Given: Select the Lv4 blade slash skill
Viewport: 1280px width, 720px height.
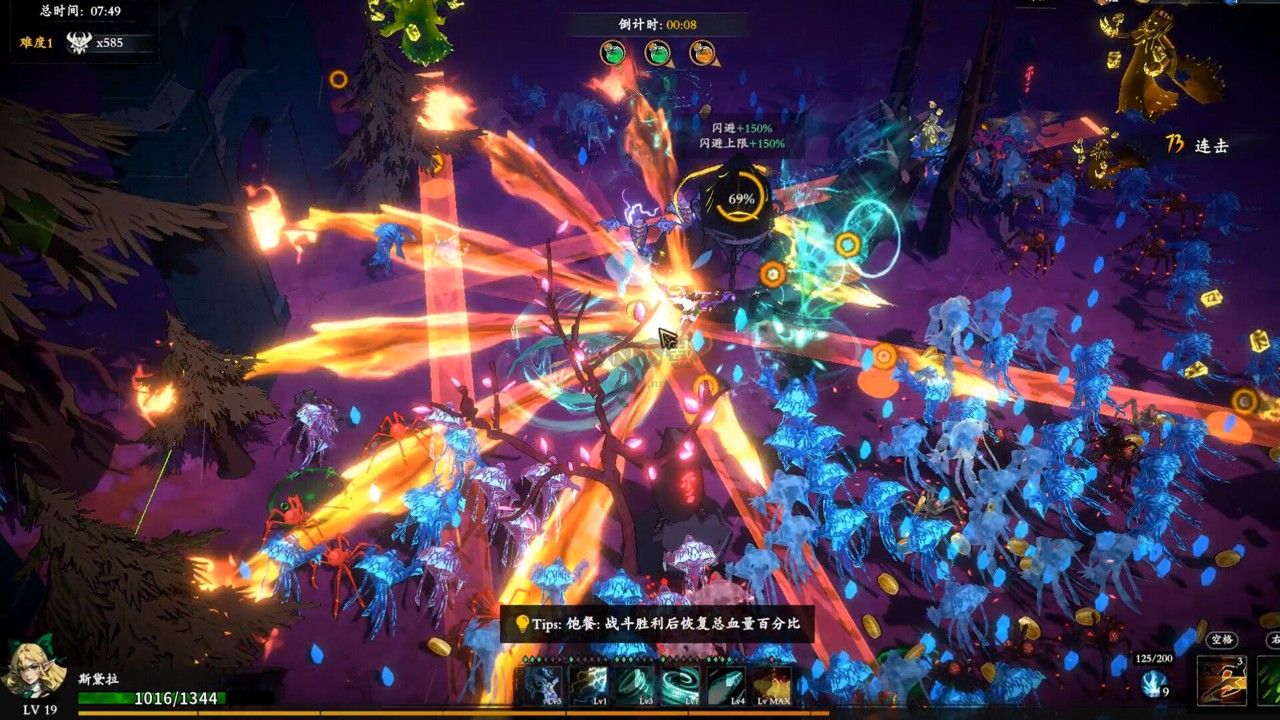Looking at the screenshot, I should [726, 686].
